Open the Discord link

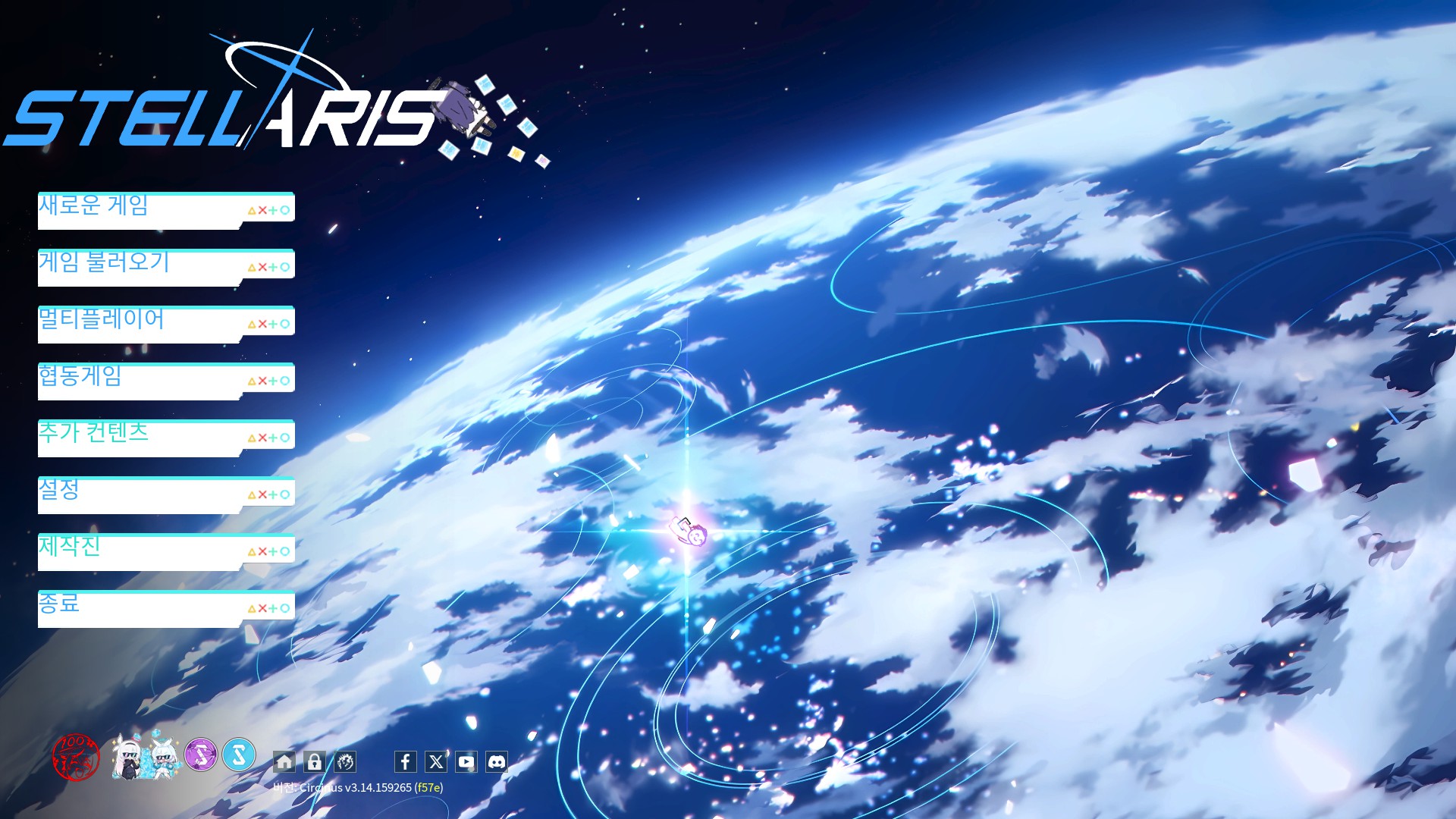[497, 761]
